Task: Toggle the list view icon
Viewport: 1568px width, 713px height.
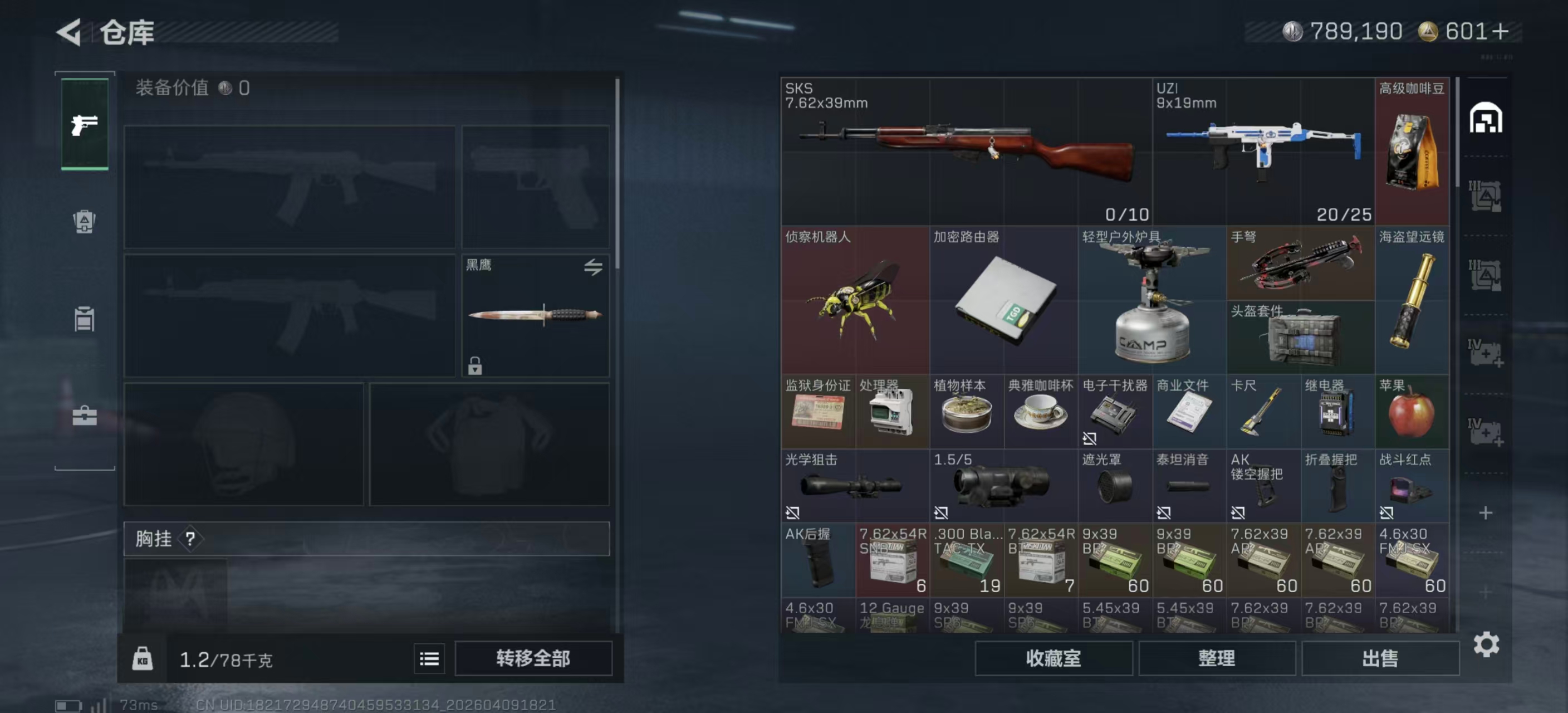Action: point(429,658)
